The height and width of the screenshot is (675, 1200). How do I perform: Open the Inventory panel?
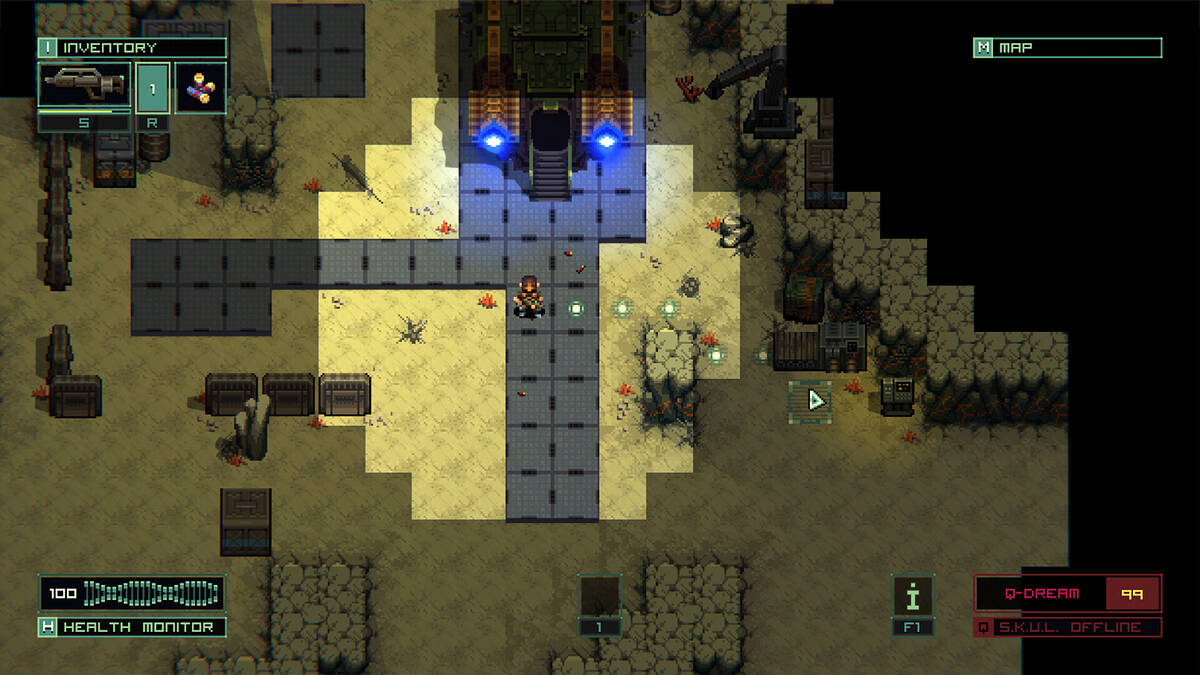[x=132, y=48]
